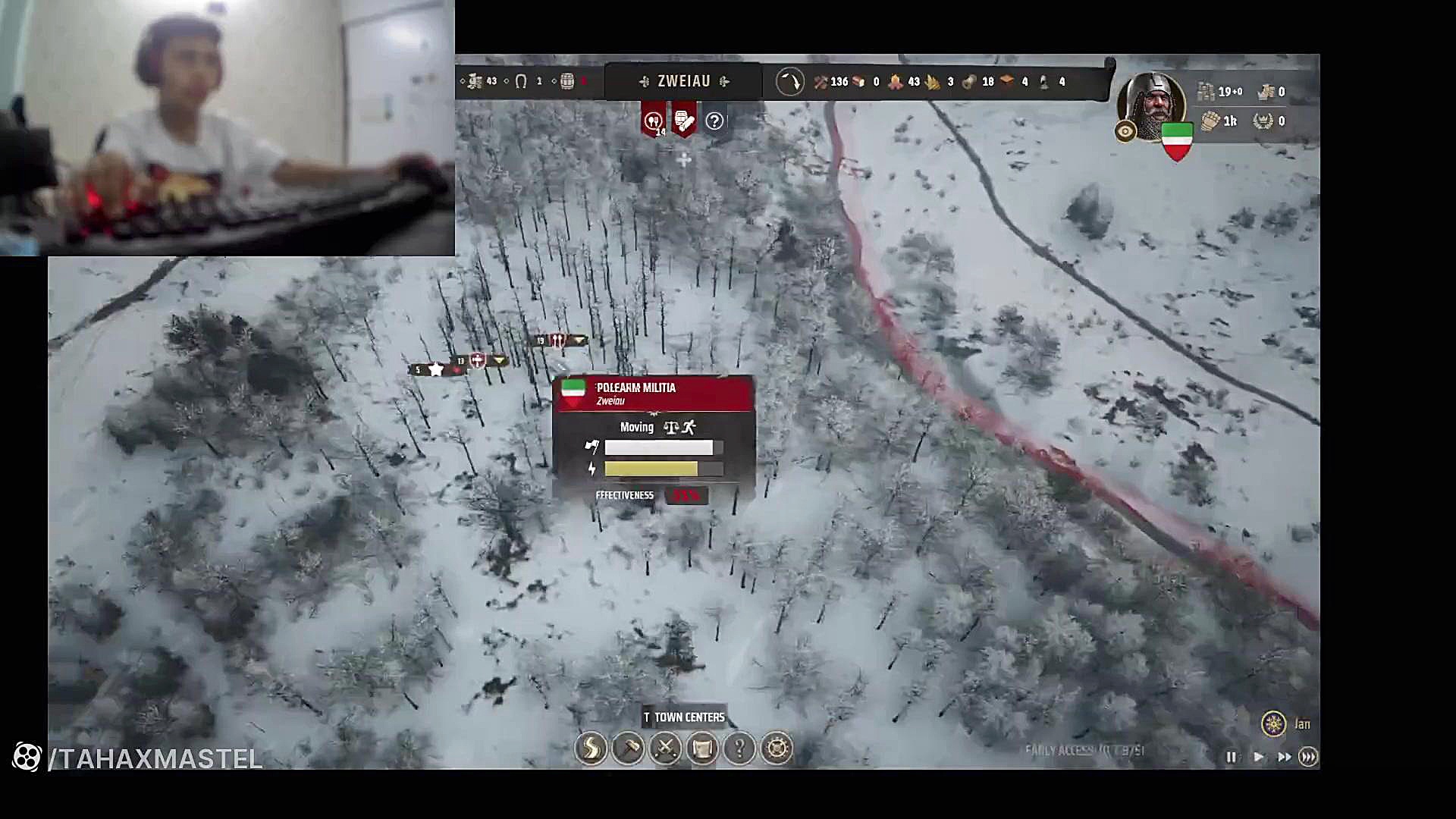The image size is (1456, 819).
Task: Select the unit banner with 19 soldiers
Action: (x=559, y=340)
